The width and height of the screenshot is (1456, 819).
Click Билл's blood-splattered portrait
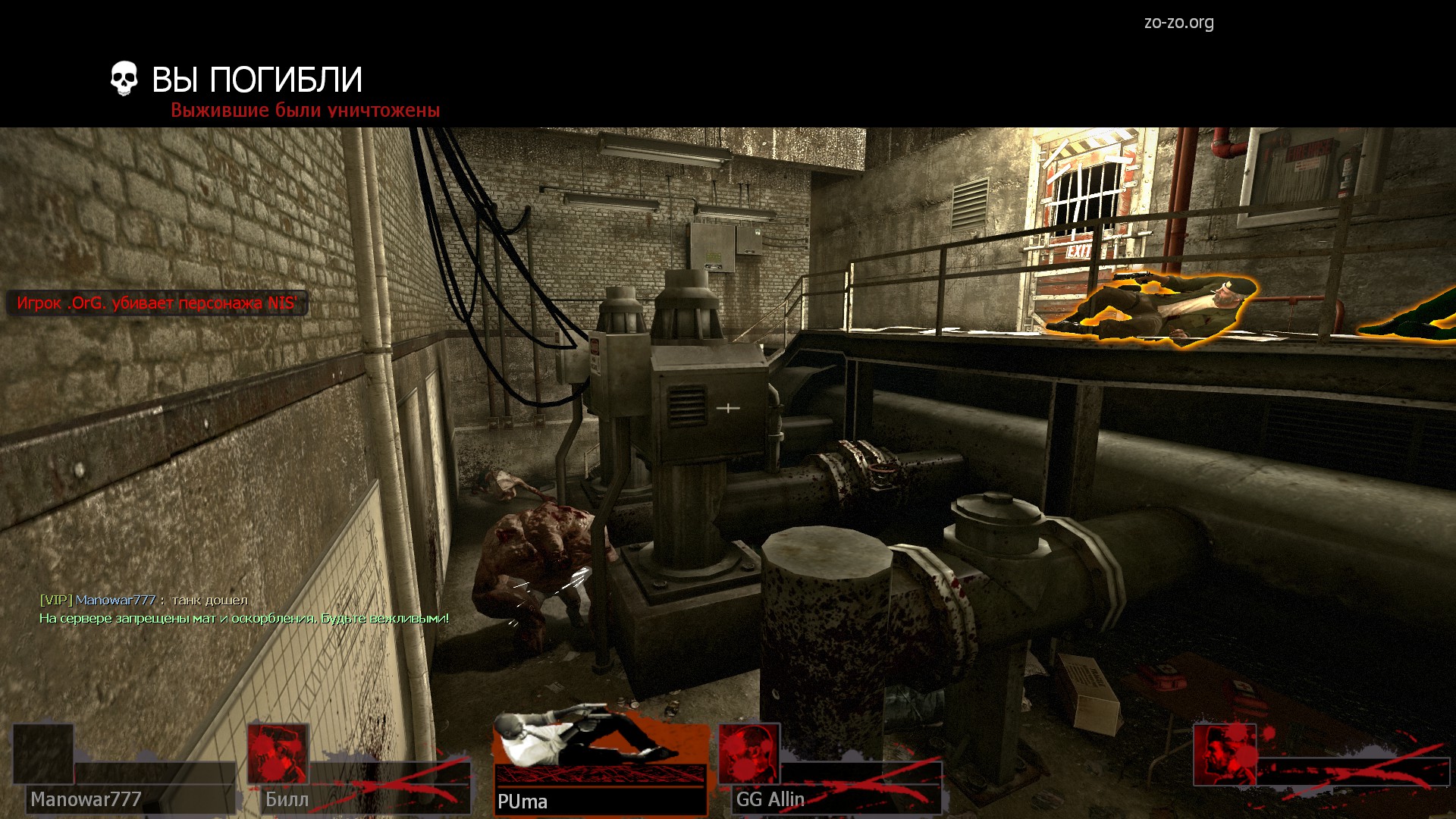pyautogui.click(x=278, y=754)
